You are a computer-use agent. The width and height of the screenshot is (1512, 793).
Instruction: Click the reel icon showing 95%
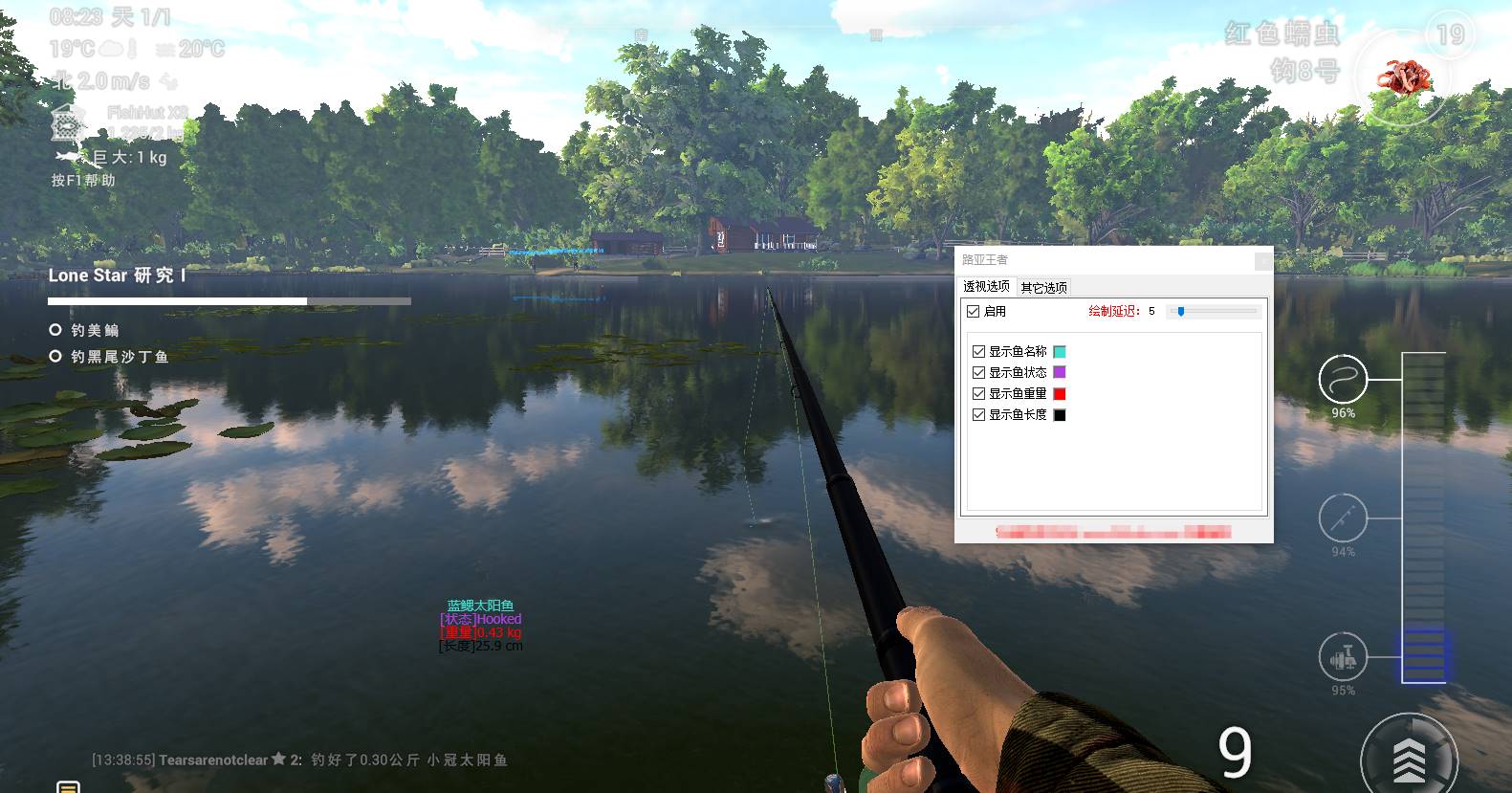1343,657
